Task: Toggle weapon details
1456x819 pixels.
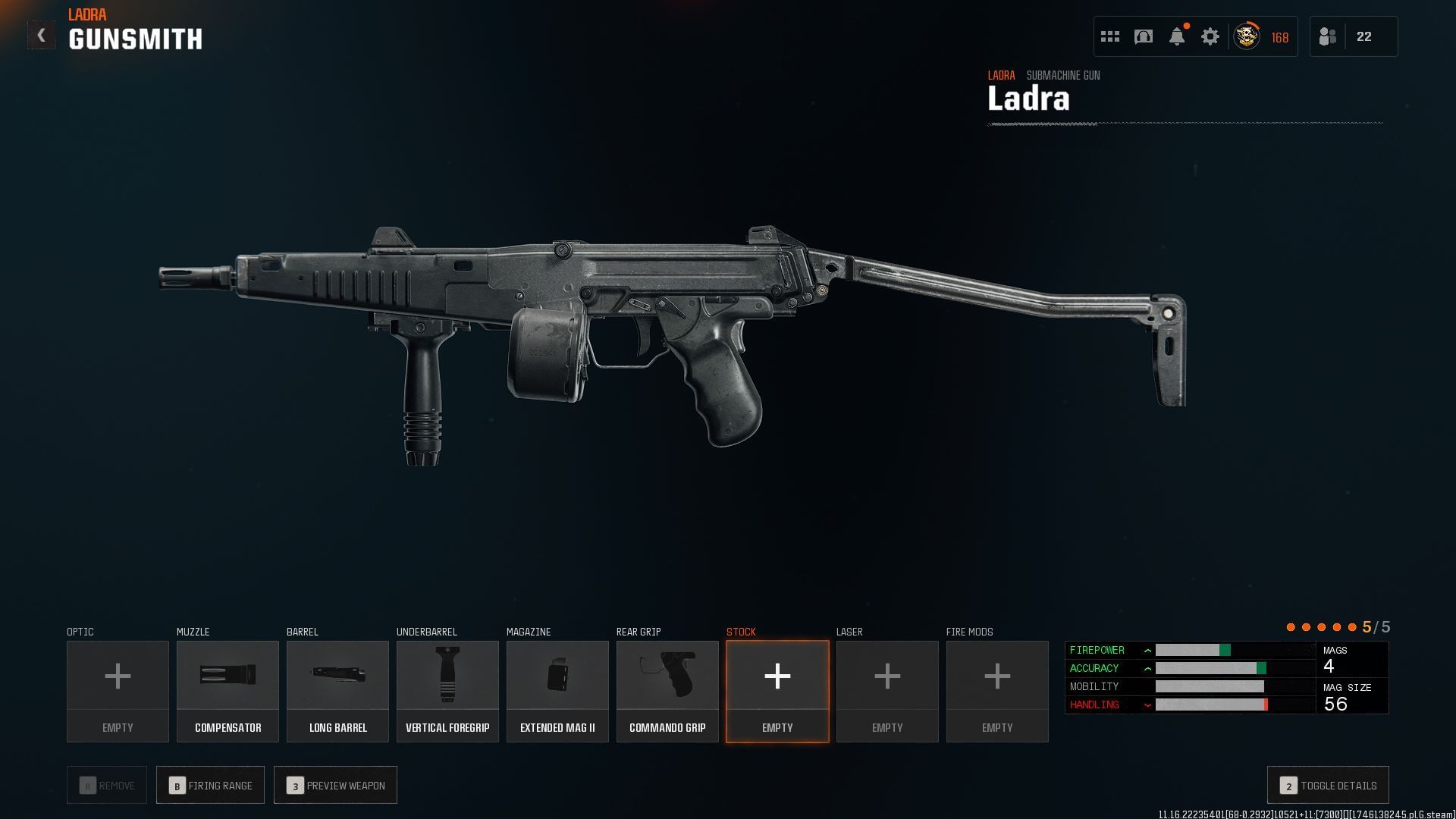Action: tap(1328, 785)
